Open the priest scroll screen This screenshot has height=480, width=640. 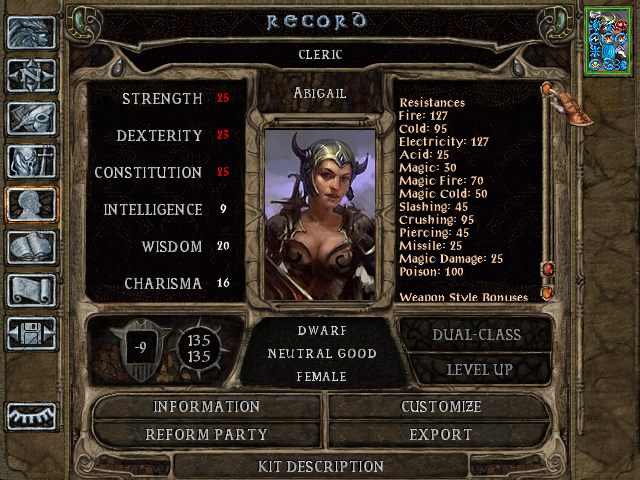[31, 290]
